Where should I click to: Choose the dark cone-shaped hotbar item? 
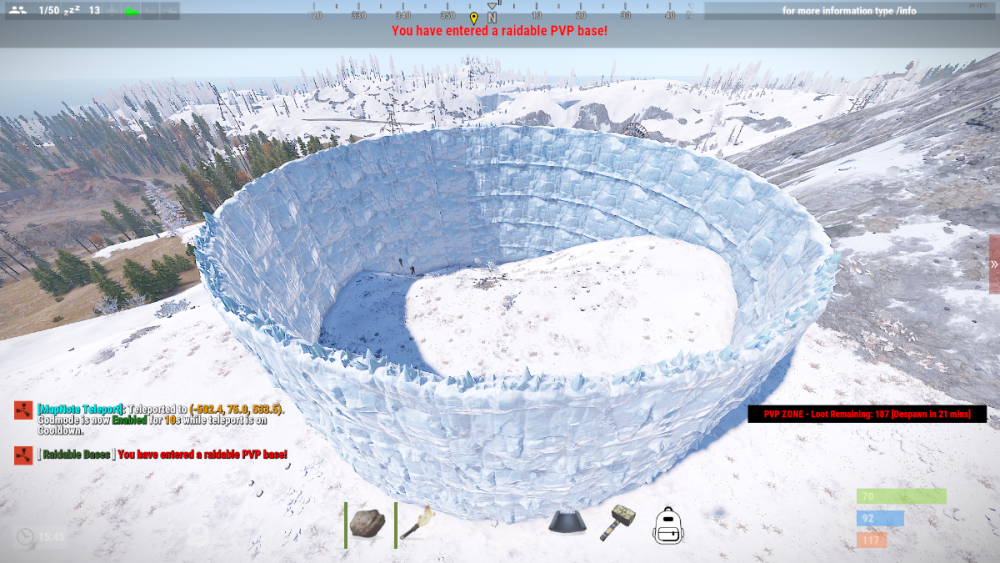click(567, 523)
